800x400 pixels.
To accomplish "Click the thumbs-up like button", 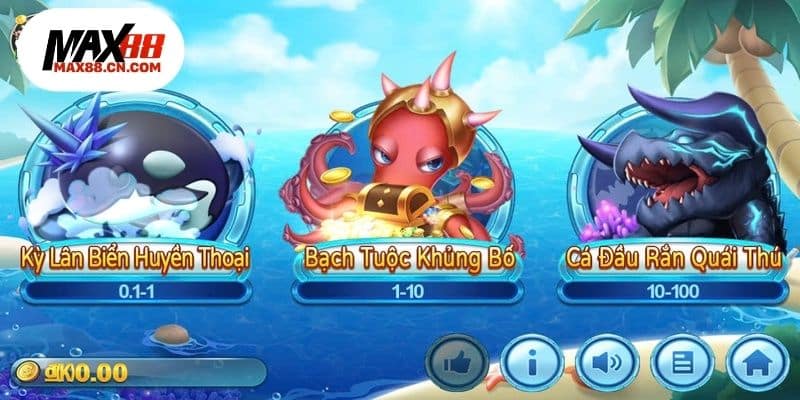I will [458, 362].
